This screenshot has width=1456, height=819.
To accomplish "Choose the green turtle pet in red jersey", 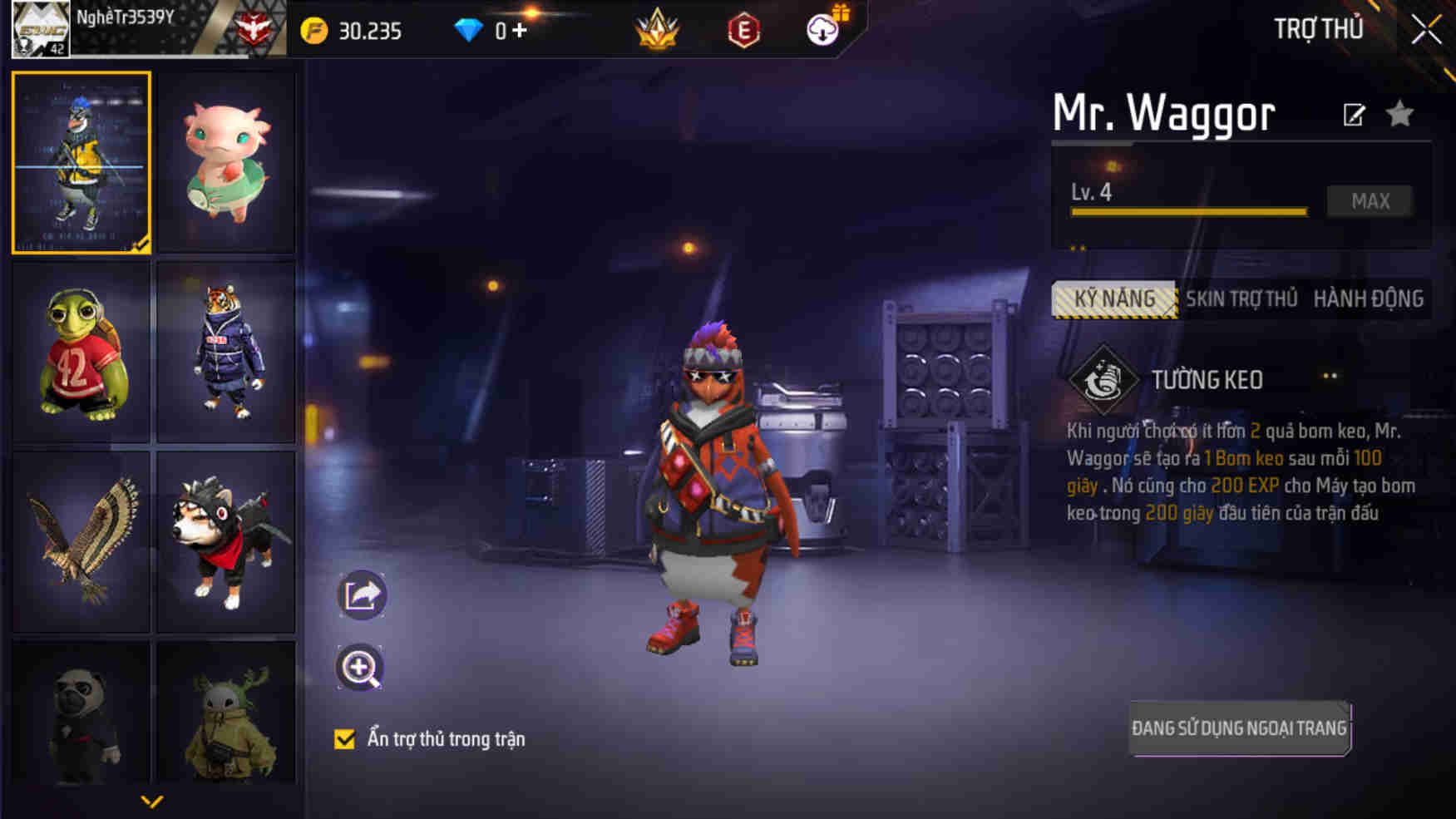I will (81, 352).
